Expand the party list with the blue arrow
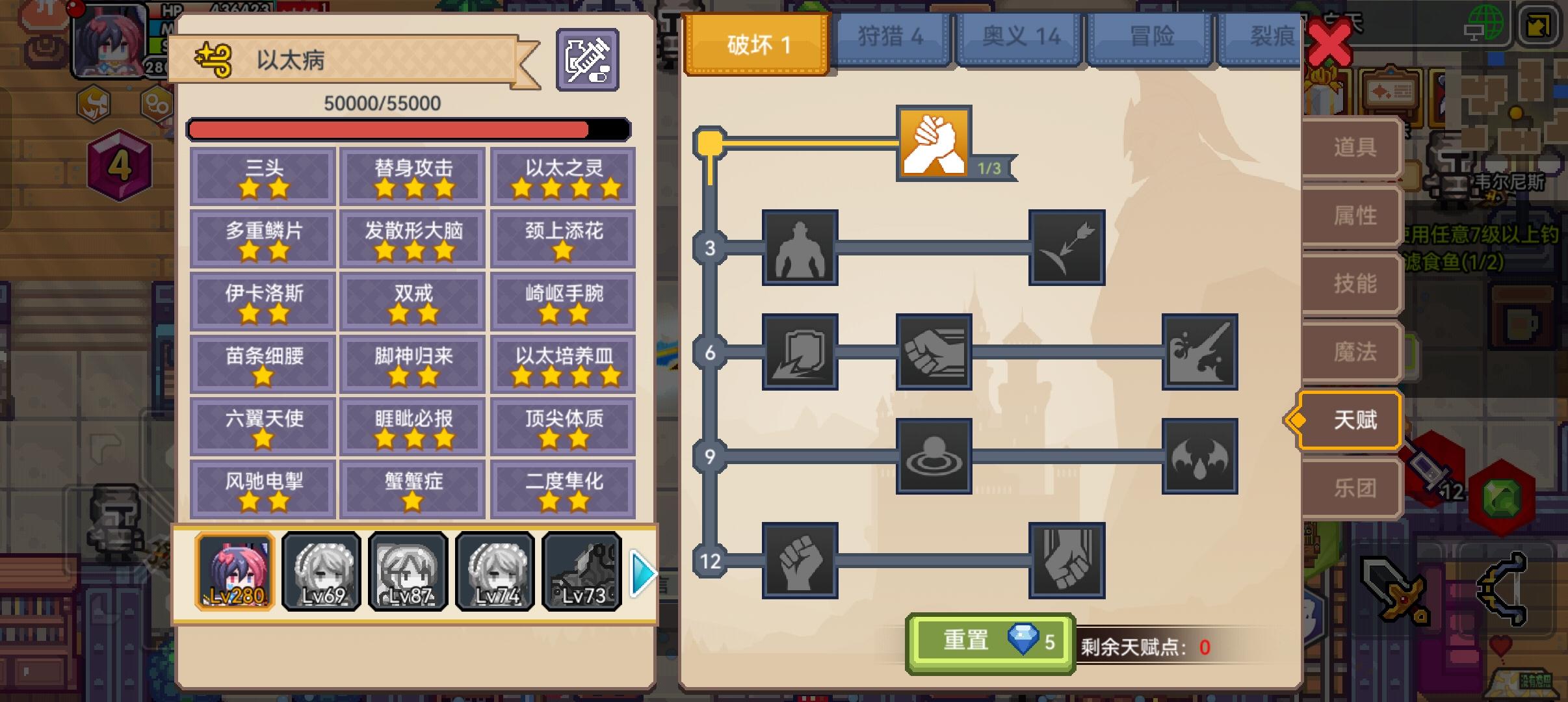Image resolution: width=1568 pixels, height=702 pixels. [640, 573]
